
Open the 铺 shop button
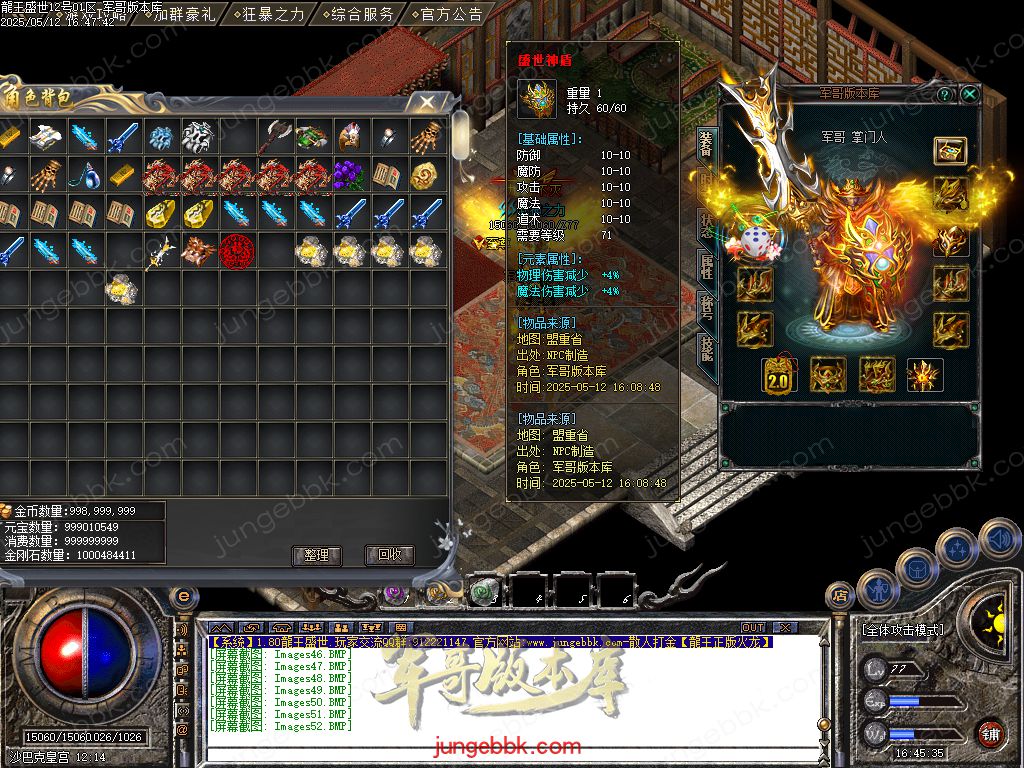pyautogui.click(x=990, y=733)
